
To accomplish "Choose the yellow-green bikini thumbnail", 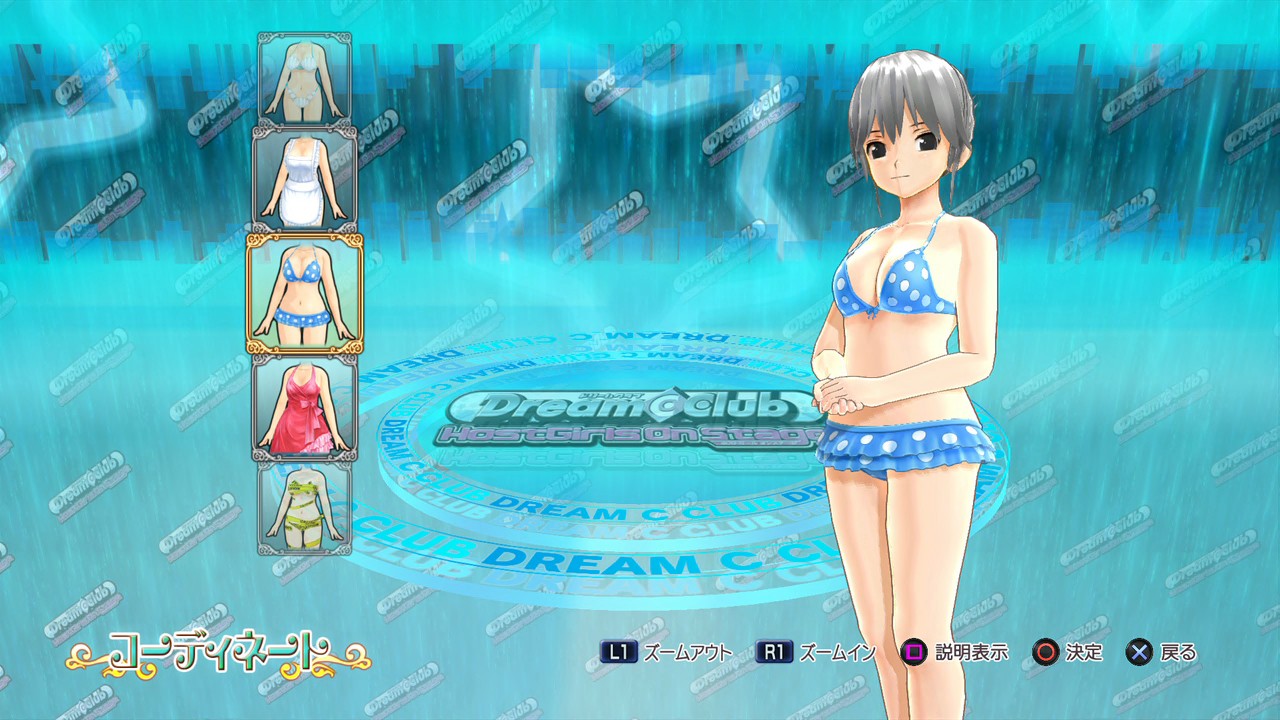I will tap(305, 506).
